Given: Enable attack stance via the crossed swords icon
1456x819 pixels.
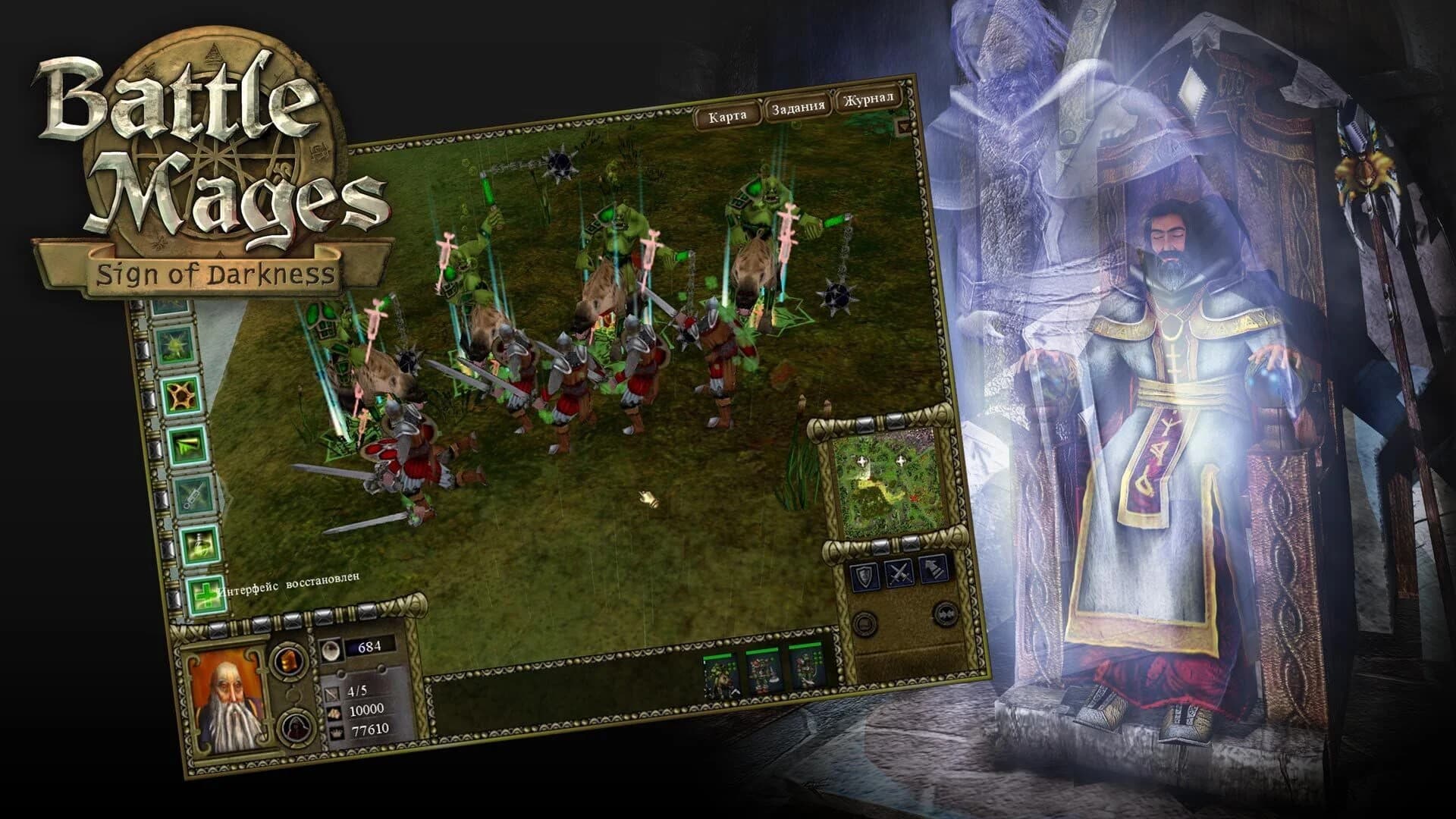Looking at the screenshot, I should 899,571.
